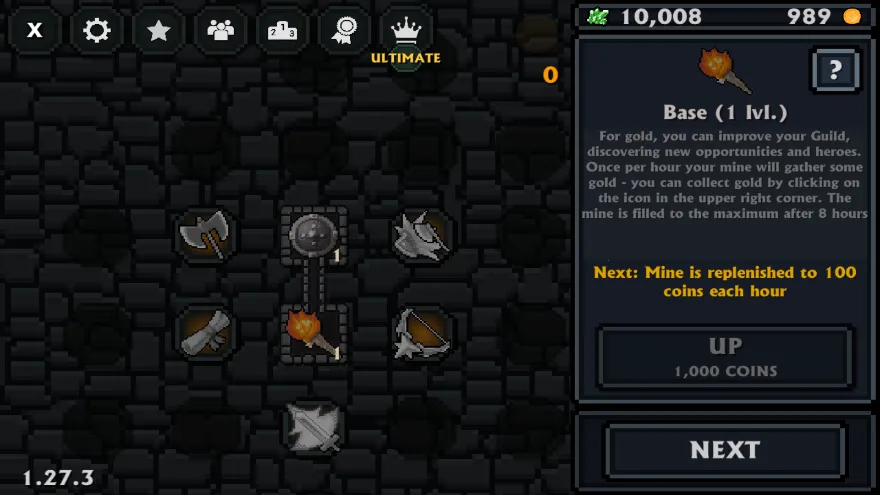The image size is (880, 495).
Task: Show the friends group icon
Action: 220,30
